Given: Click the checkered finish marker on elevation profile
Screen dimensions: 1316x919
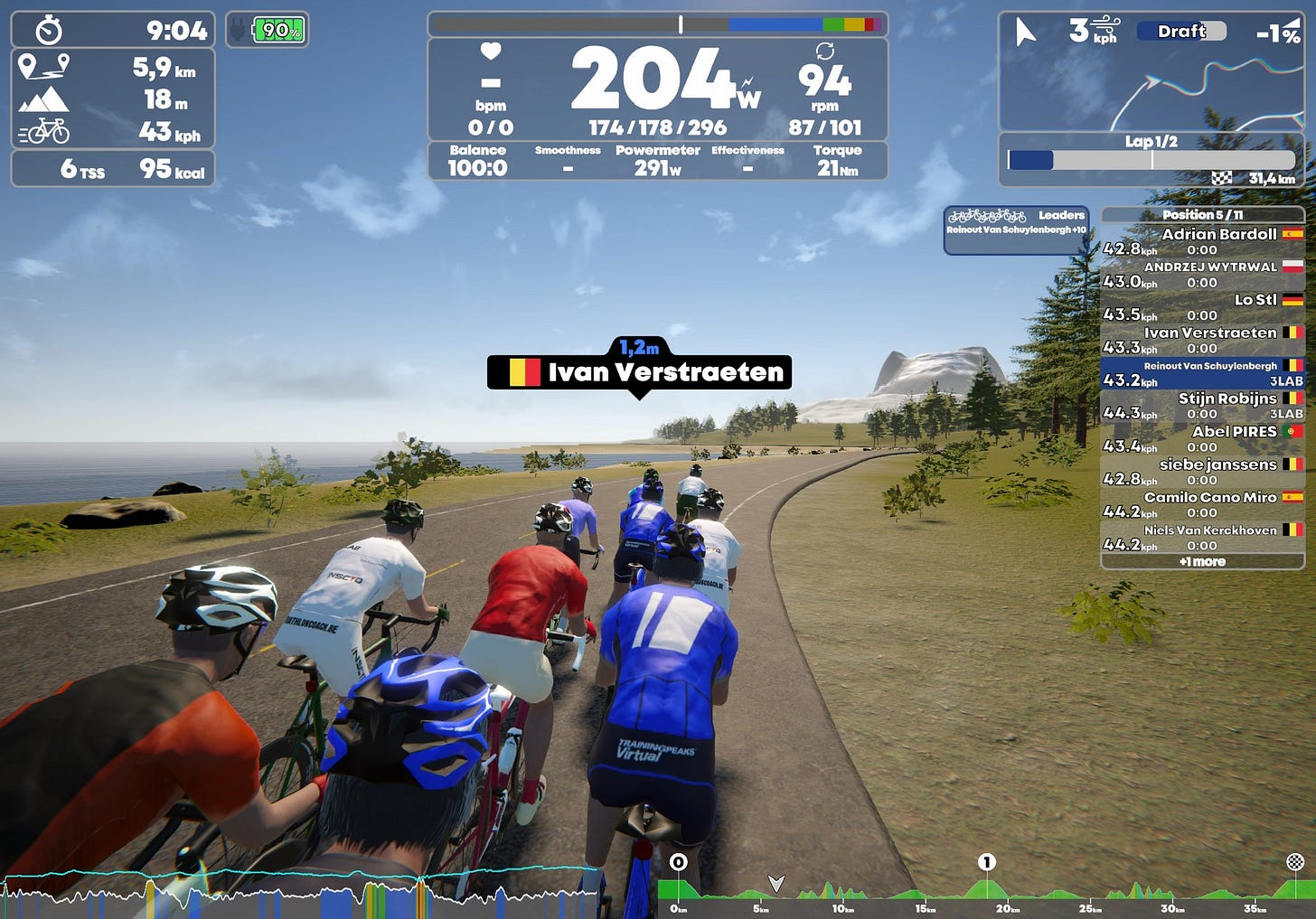Looking at the screenshot, I should pos(1295,862).
